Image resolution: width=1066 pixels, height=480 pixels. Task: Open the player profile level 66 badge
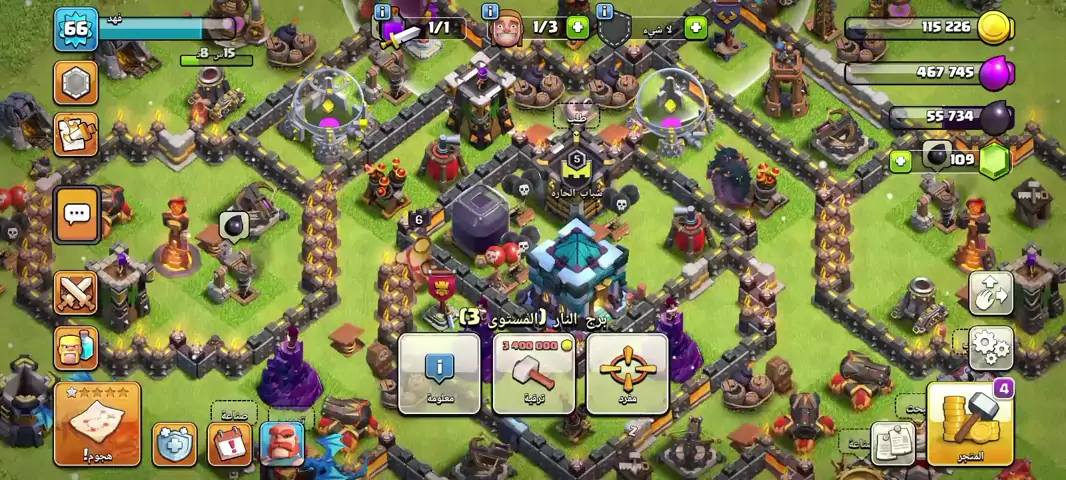(76, 28)
